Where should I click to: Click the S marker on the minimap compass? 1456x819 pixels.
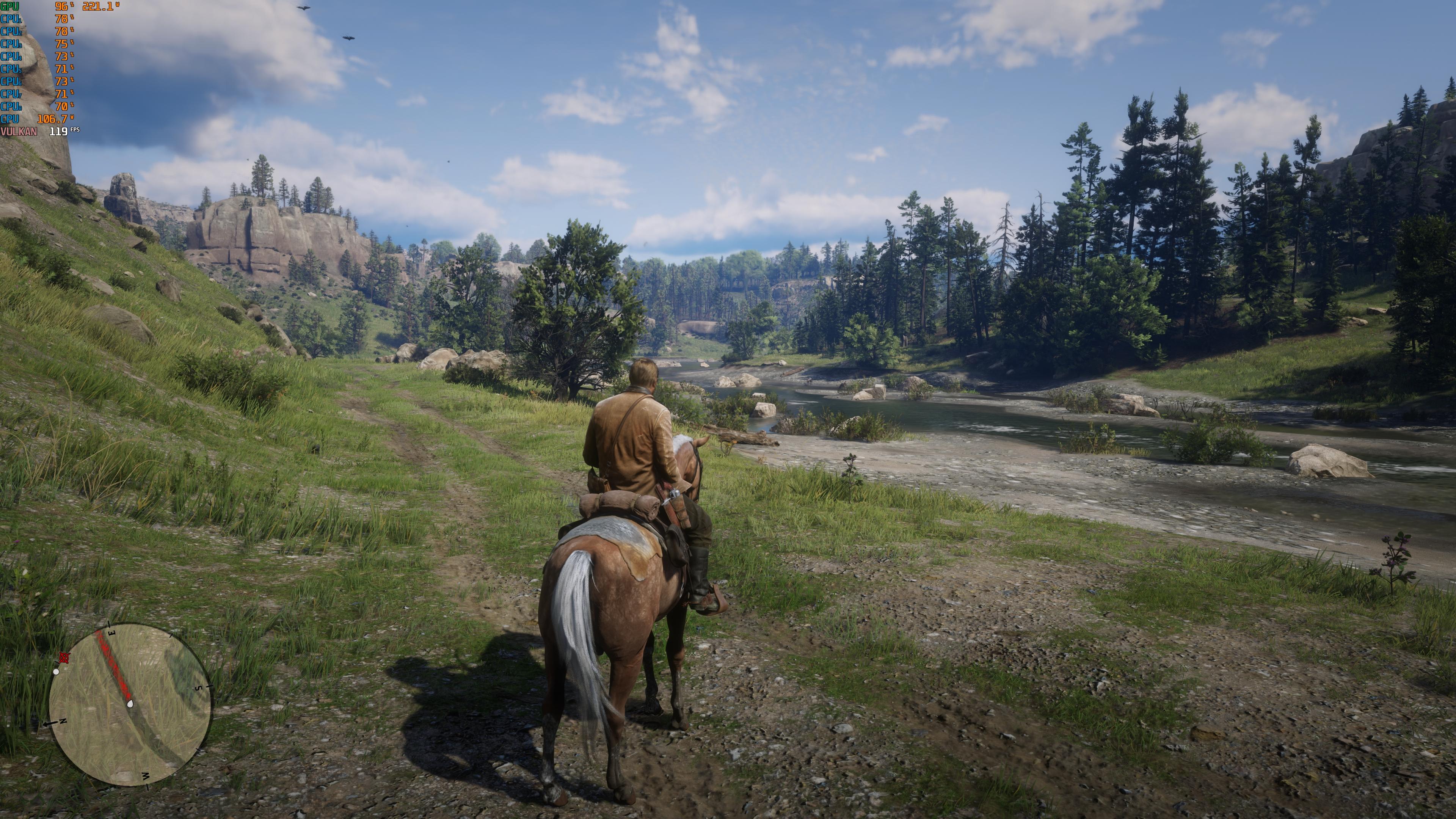coord(199,688)
